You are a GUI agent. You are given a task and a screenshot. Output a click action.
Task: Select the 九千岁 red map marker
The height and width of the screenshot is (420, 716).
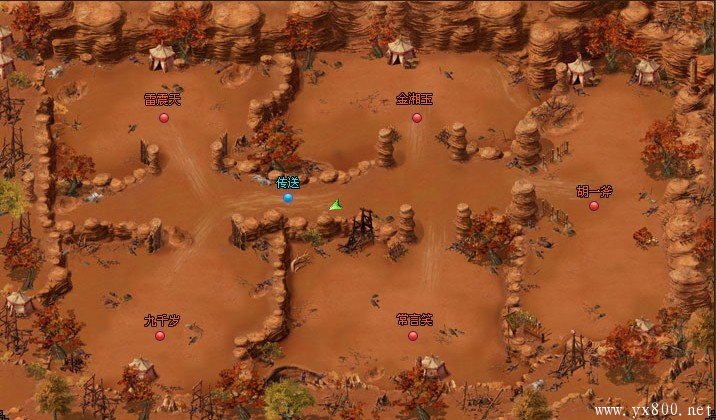coord(160,336)
